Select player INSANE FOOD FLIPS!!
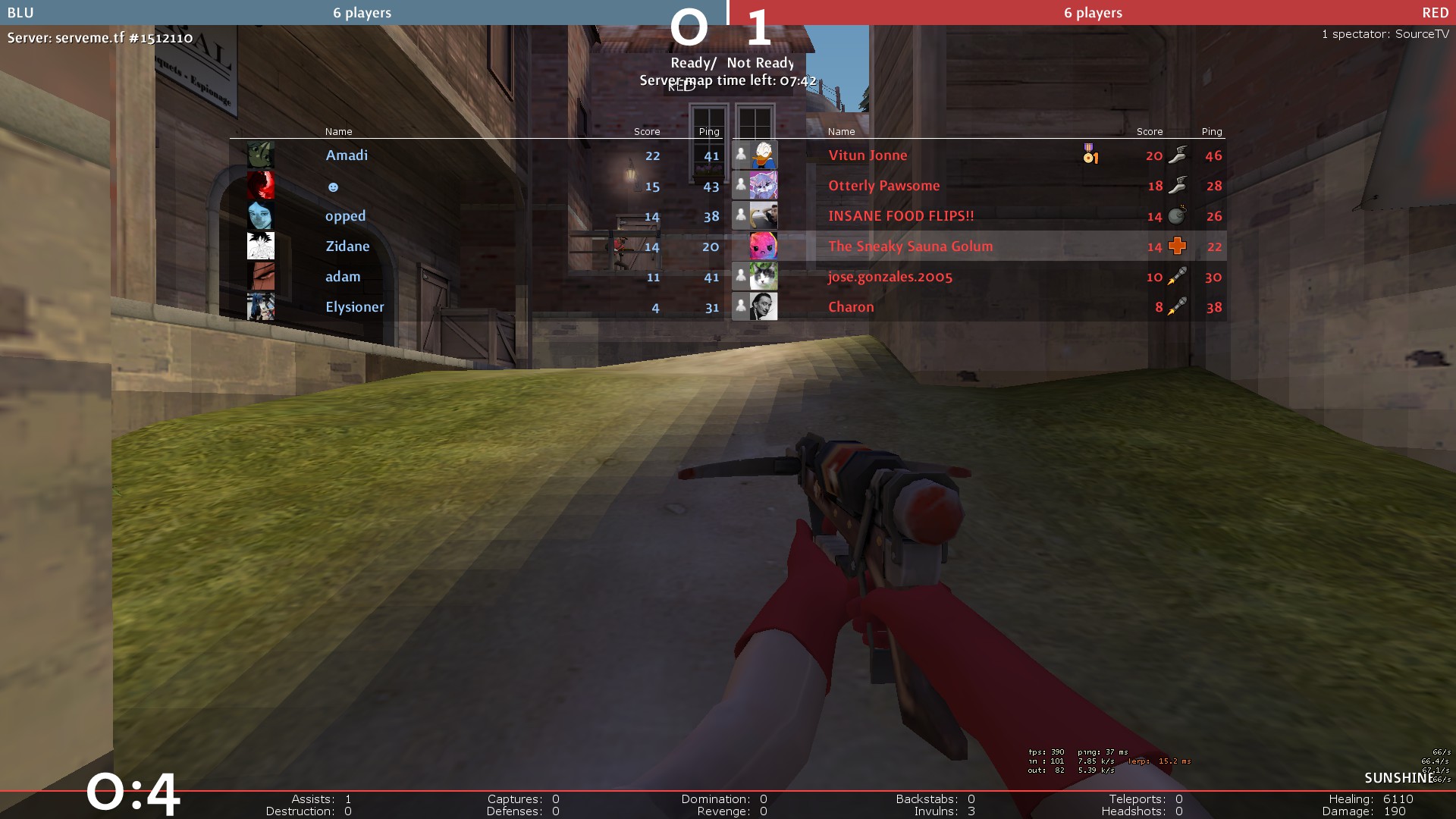Screen dimensions: 1456x819 pos(901,216)
